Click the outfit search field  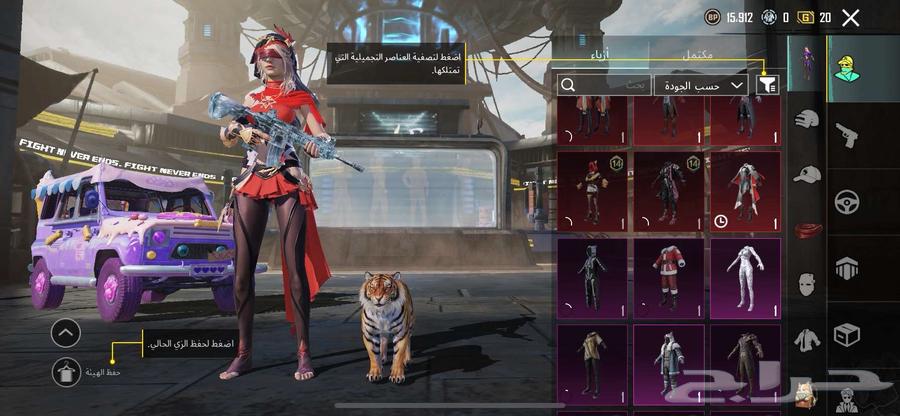coord(604,86)
